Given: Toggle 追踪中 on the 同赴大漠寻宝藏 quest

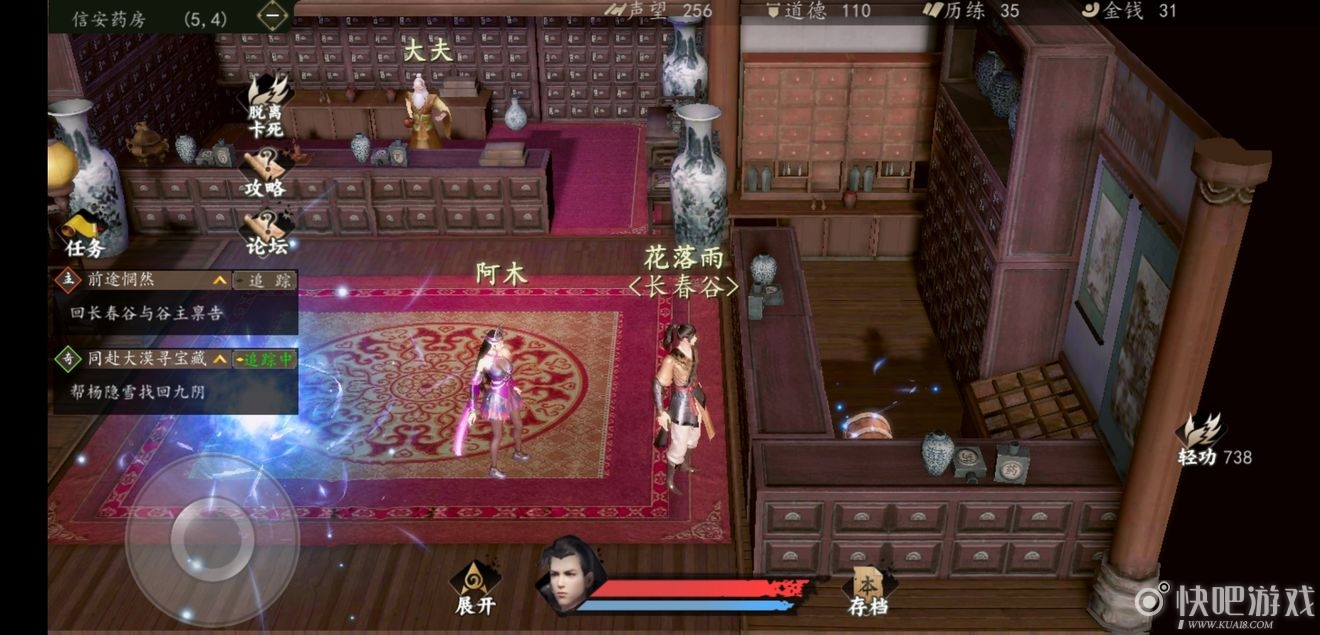Looking at the screenshot, I should 264,358.
